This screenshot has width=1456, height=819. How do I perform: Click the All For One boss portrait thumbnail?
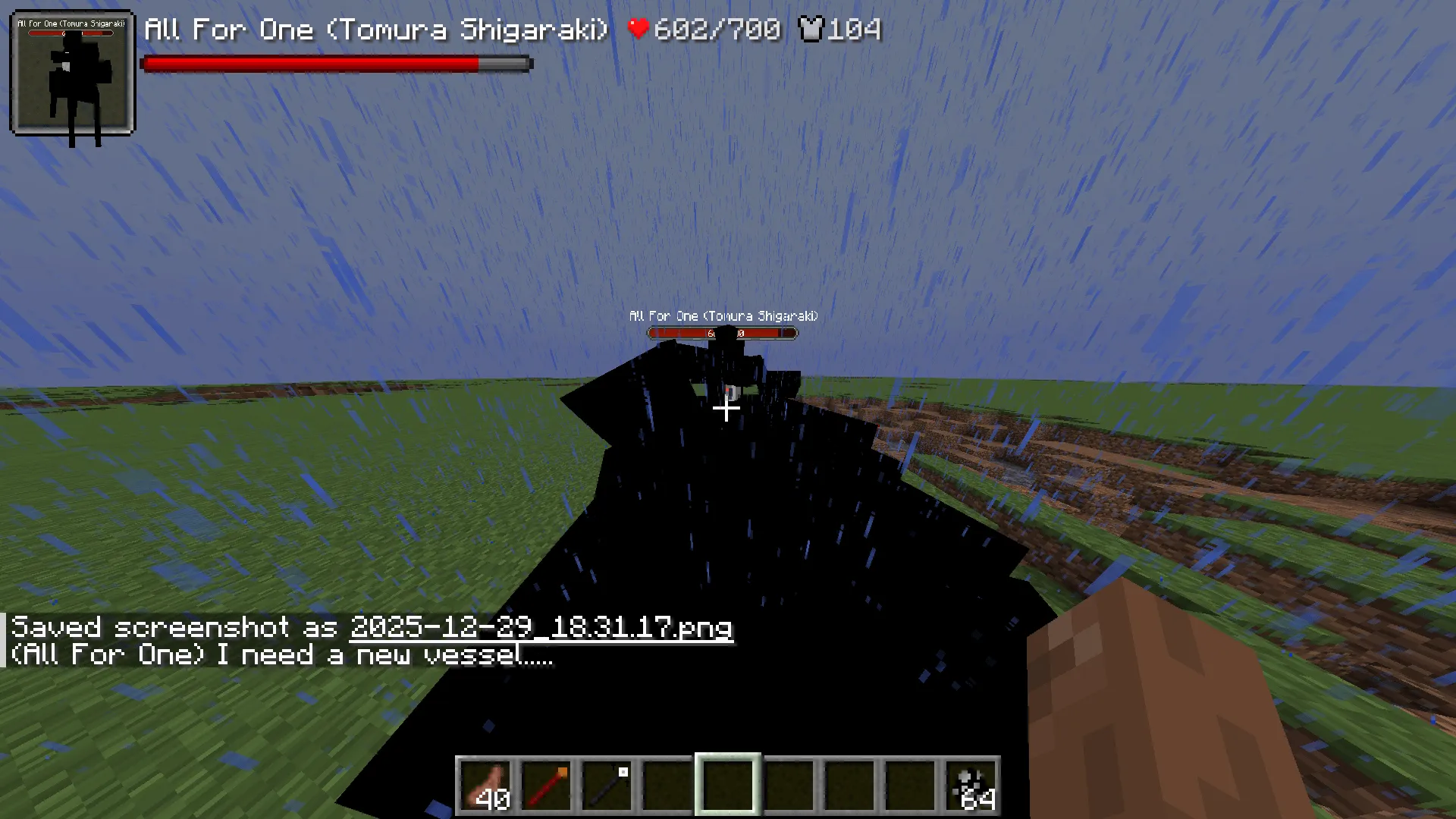[72, 72]
